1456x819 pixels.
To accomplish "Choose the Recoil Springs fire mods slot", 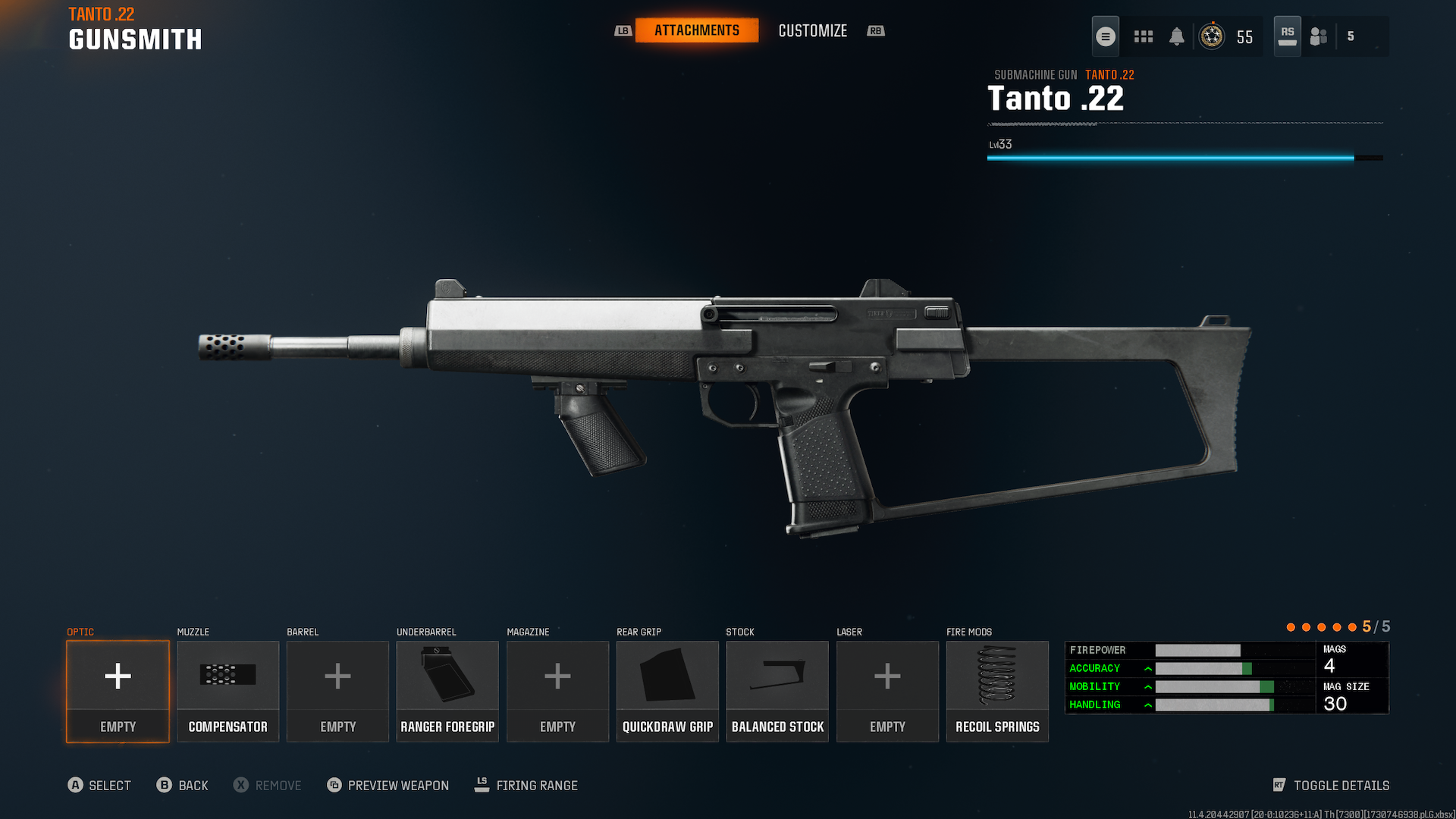I will tap(997, 691).
